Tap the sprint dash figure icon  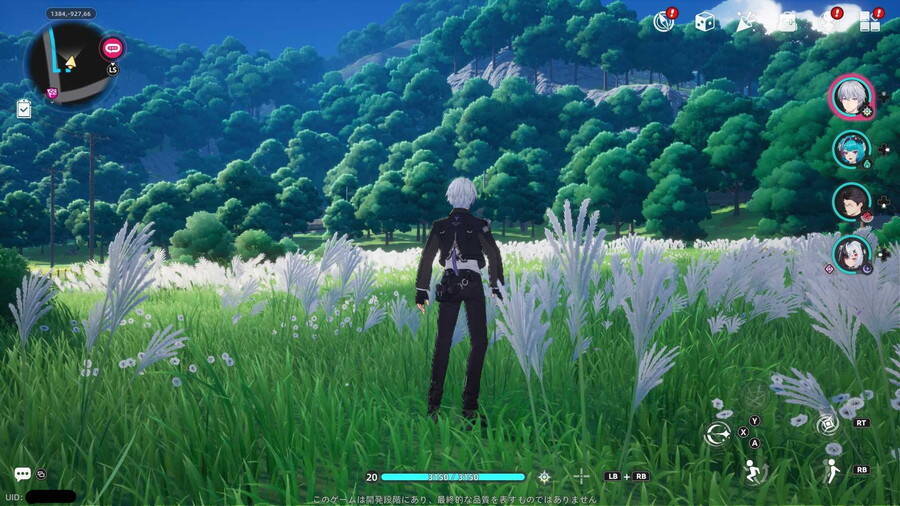pos(830,471)
